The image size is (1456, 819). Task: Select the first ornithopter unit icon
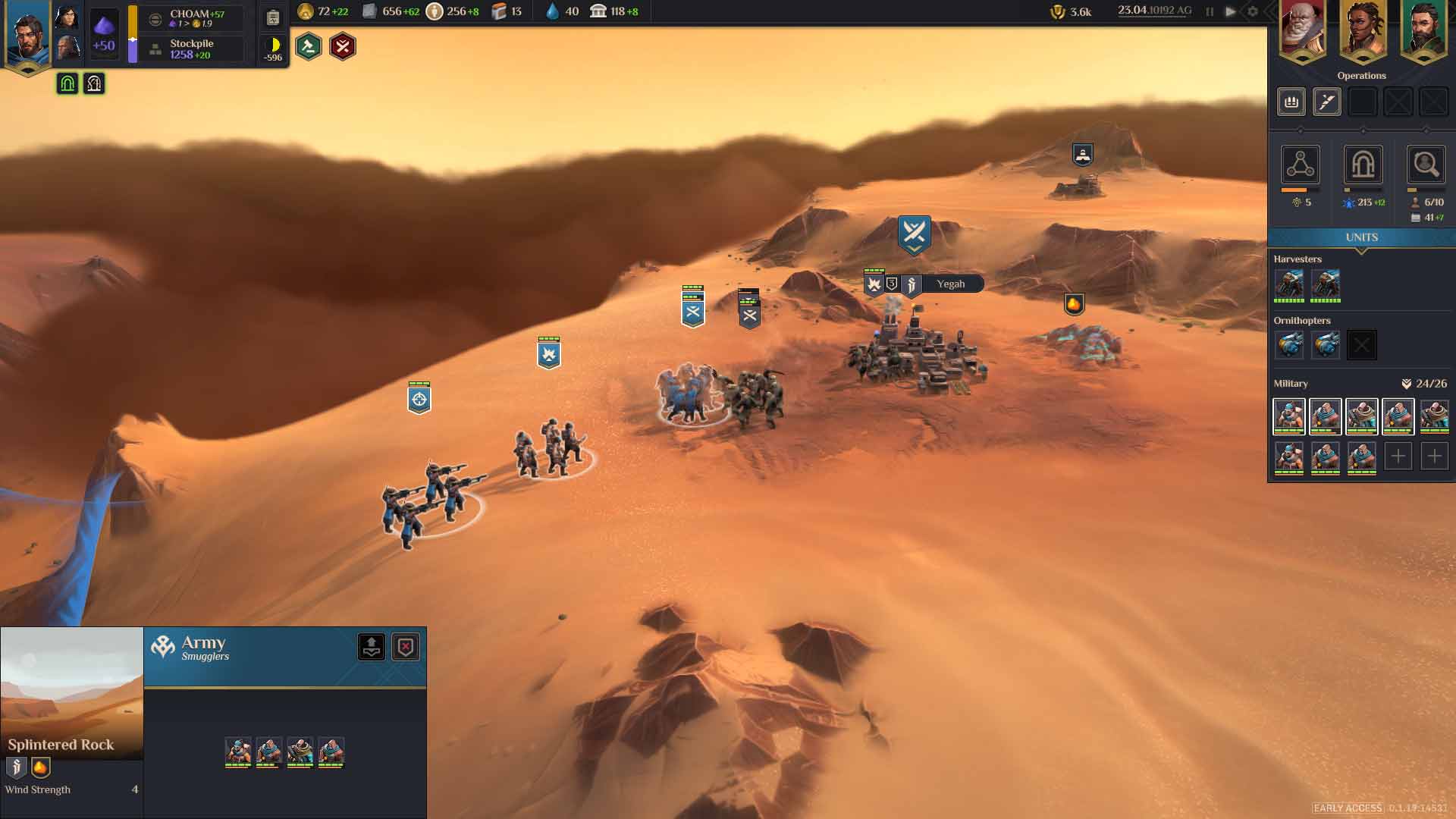[1289, 345]
